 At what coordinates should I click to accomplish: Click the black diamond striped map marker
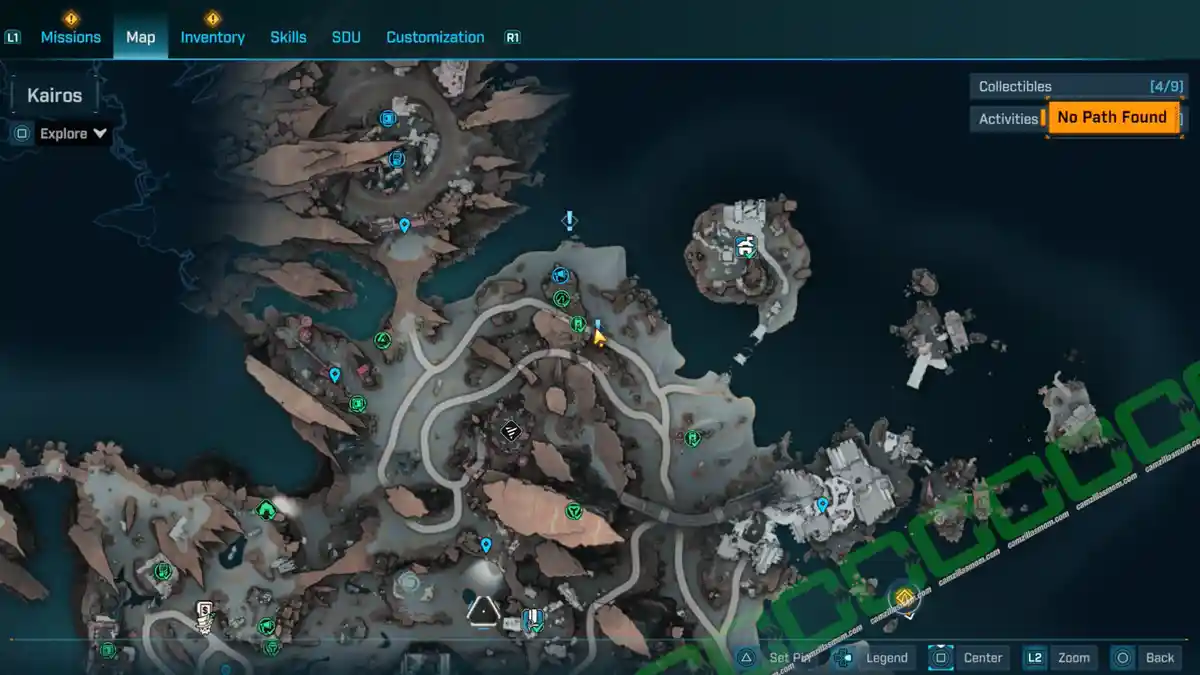(510, 431)
